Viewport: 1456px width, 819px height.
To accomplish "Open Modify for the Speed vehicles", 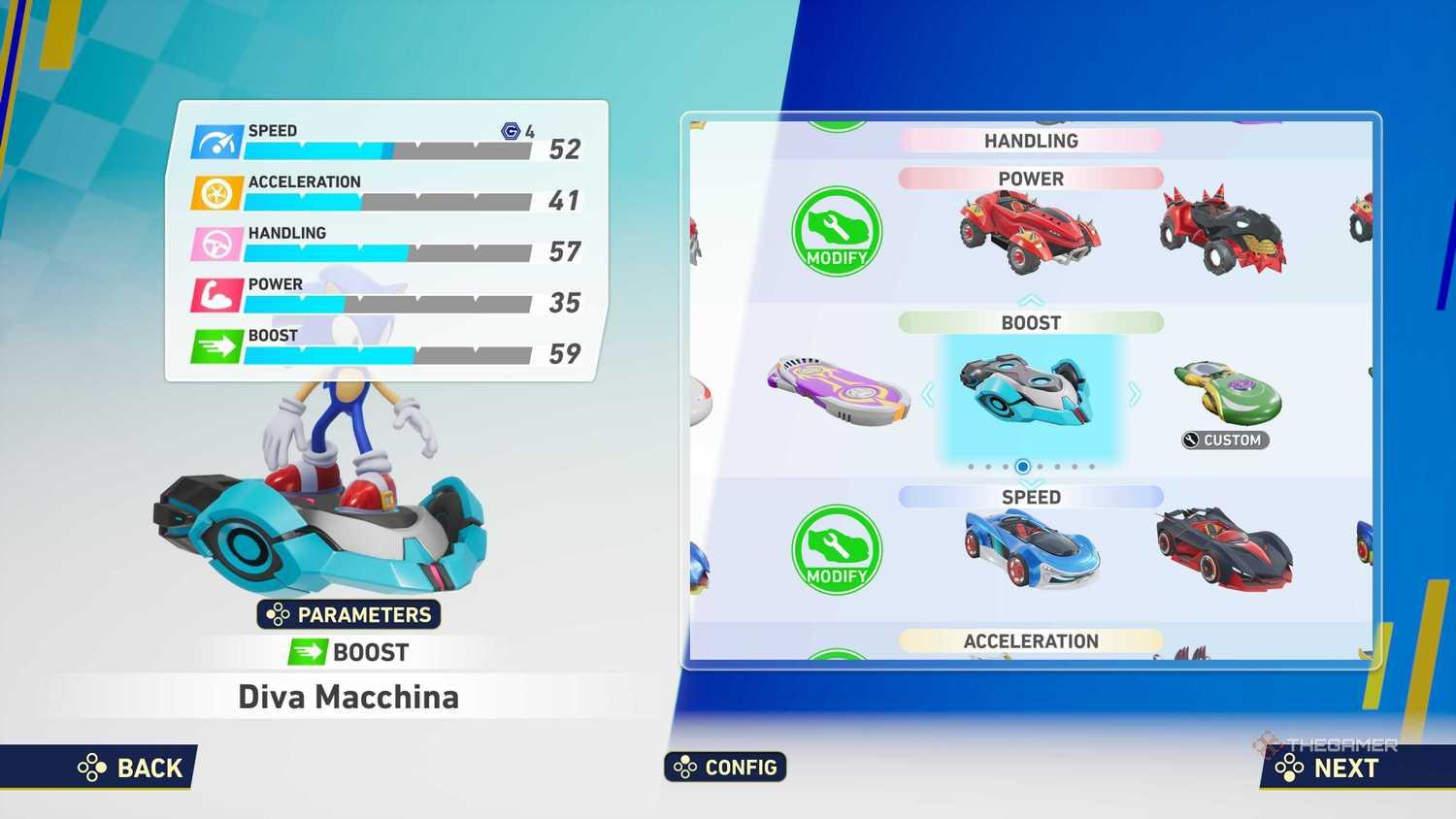I will pos(836,549).
